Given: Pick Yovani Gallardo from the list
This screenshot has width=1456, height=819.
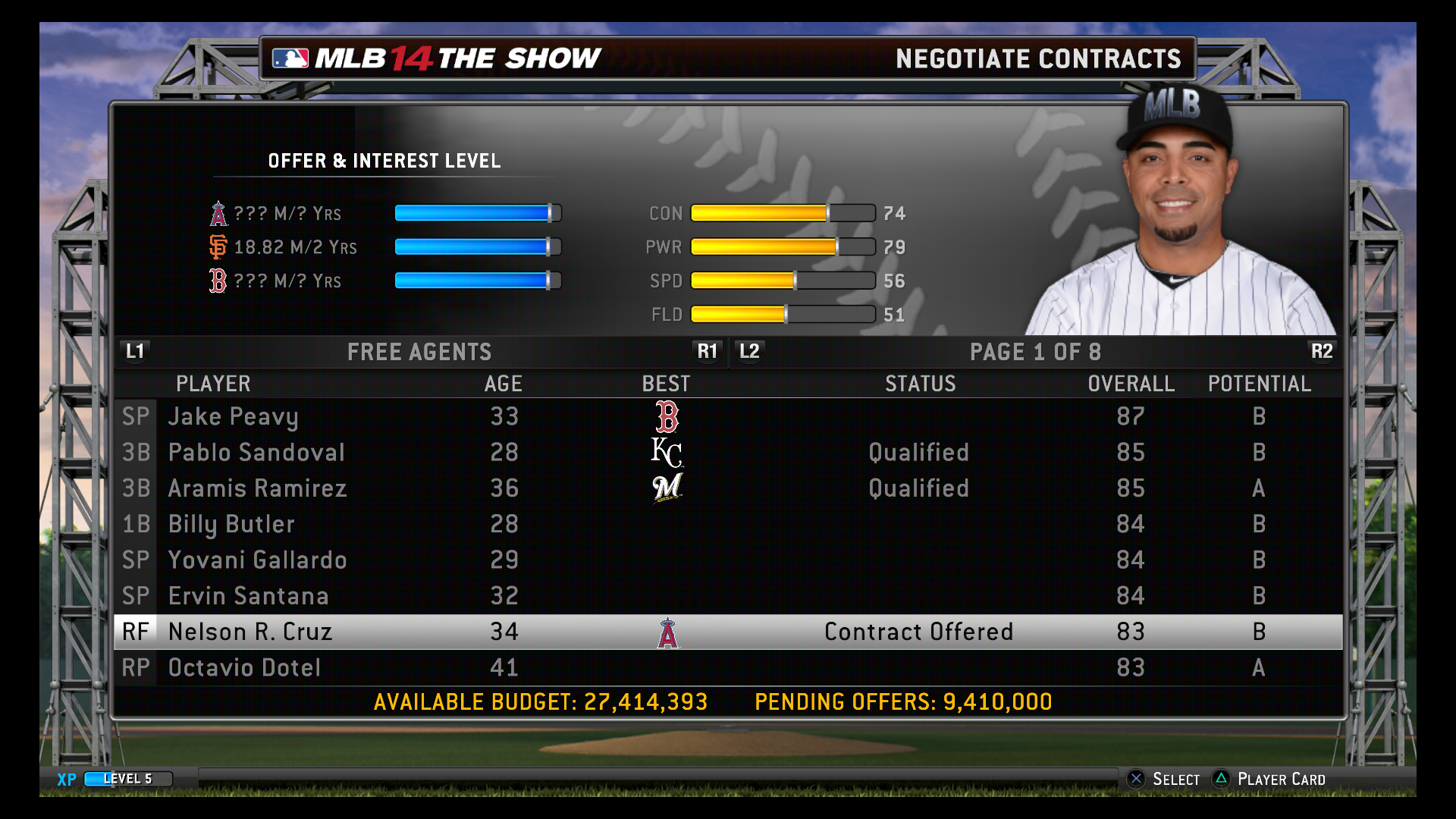Looking at the screenshot, I should pos(257,560).
